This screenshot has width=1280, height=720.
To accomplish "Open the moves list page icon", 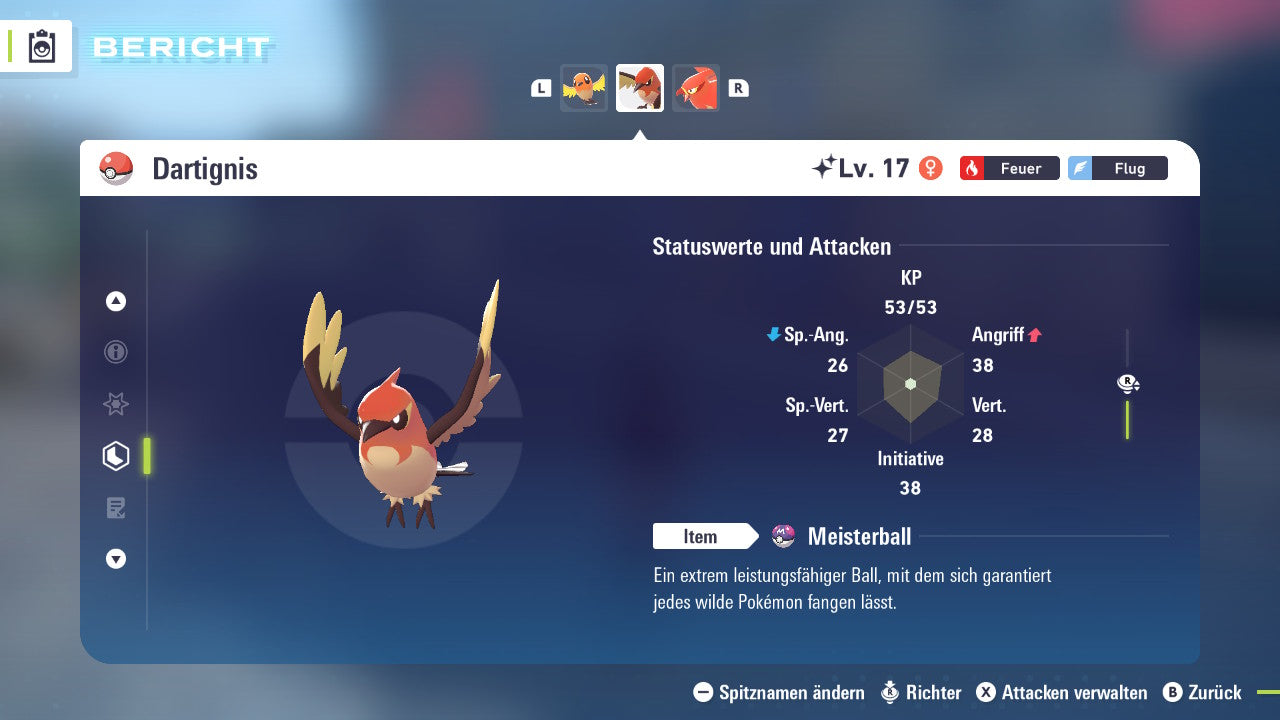I will [x=116, y=508].
